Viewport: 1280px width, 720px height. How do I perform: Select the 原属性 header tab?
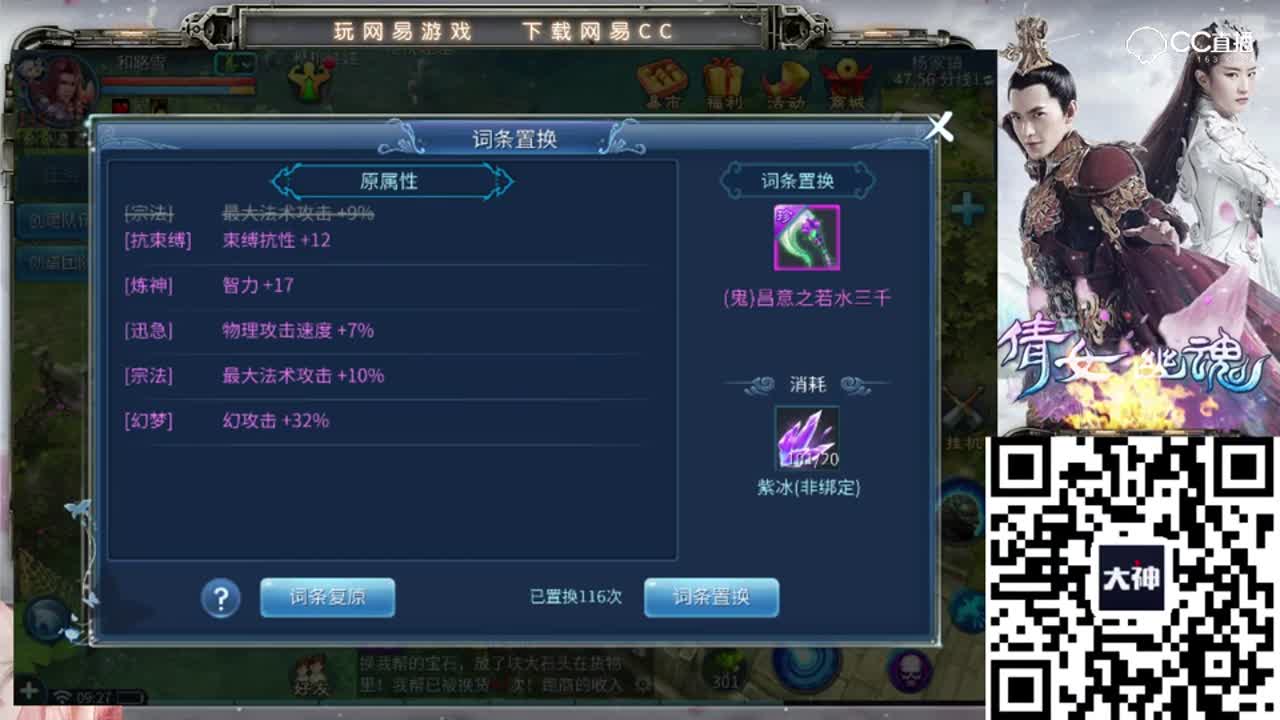point(388,181)
